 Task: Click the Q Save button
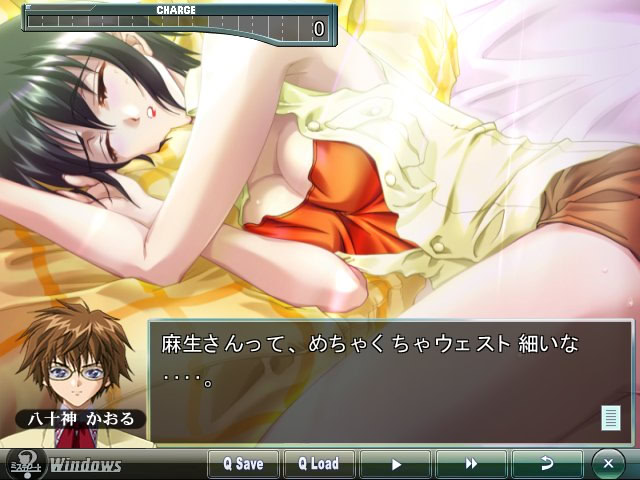pyautogui.click(x=243, y=464)
